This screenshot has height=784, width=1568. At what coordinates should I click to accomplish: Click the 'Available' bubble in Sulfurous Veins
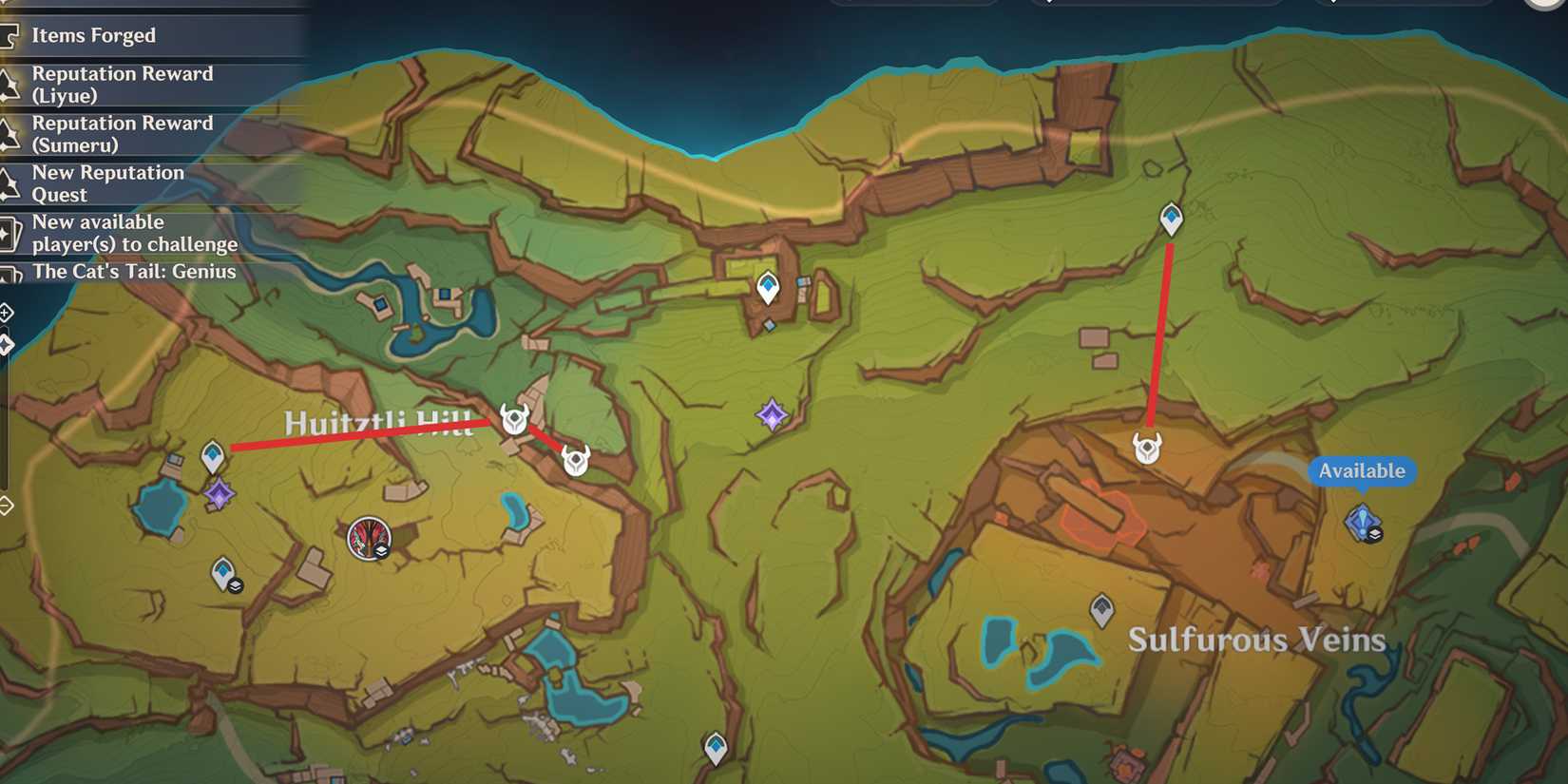[x=1363, y=470]
